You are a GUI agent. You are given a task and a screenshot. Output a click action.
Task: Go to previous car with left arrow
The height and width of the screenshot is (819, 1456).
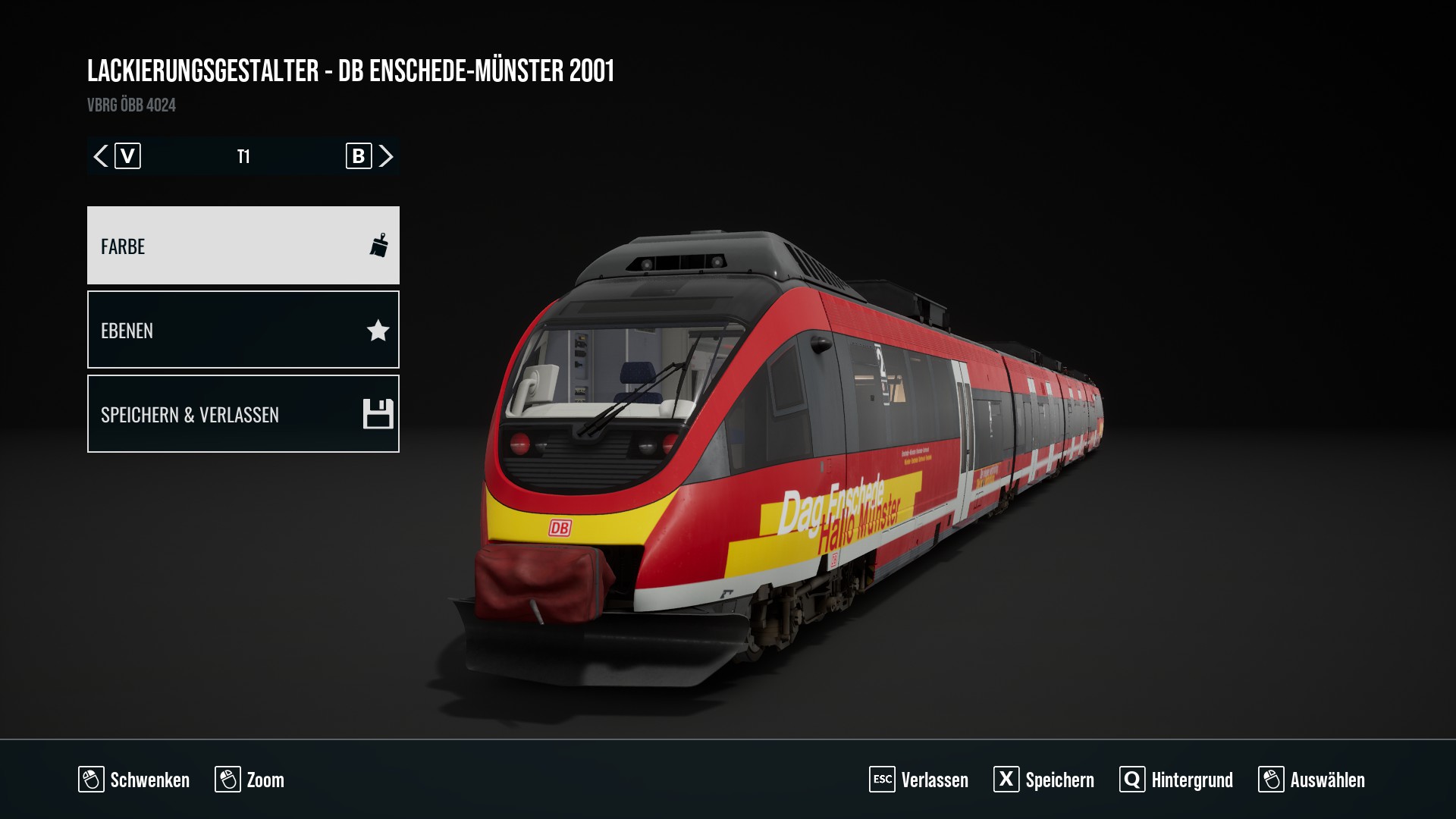point(101,156)
